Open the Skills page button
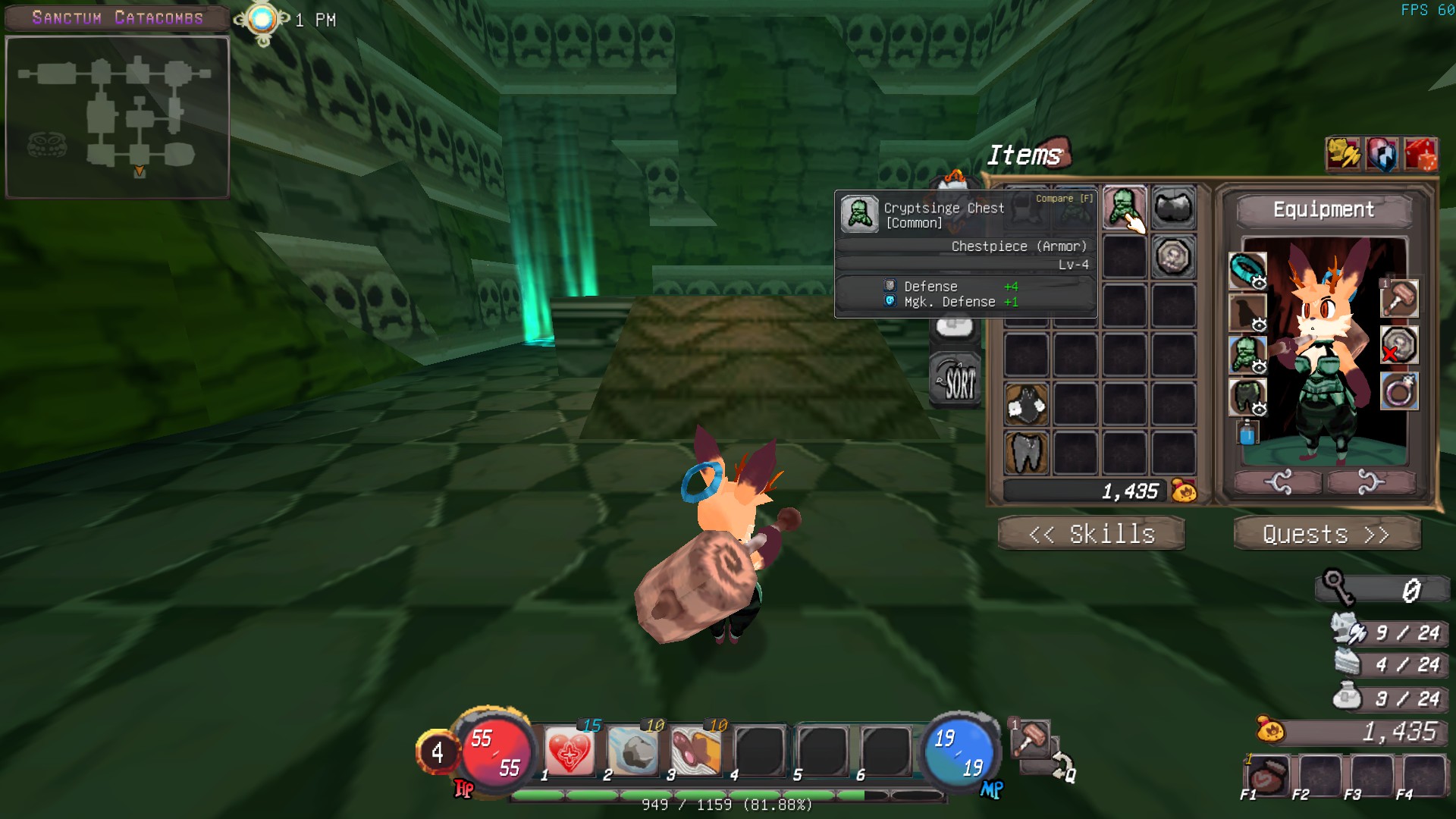 tap(1090, 534)
